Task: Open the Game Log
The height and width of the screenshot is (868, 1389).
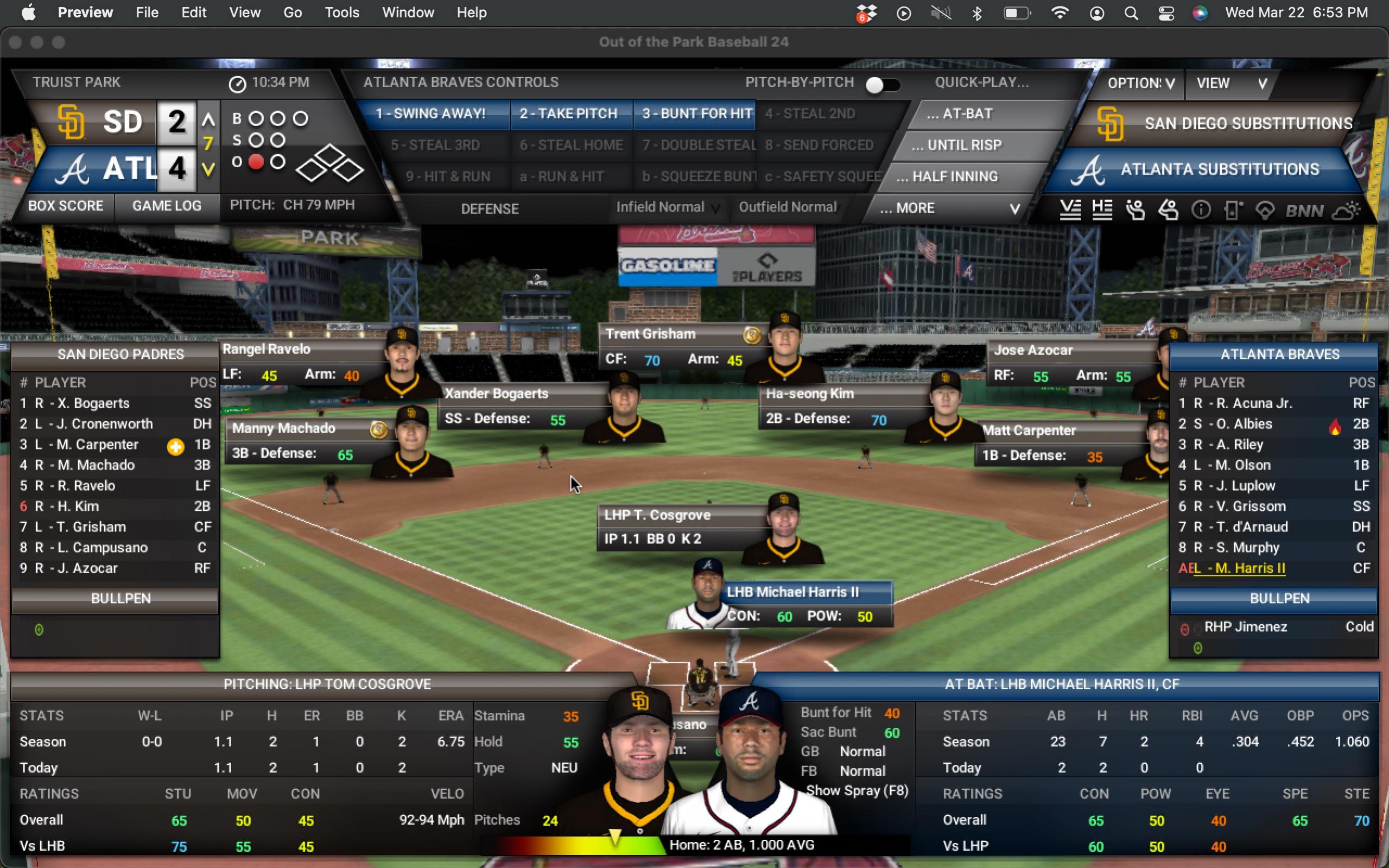Action: [167, 206]
